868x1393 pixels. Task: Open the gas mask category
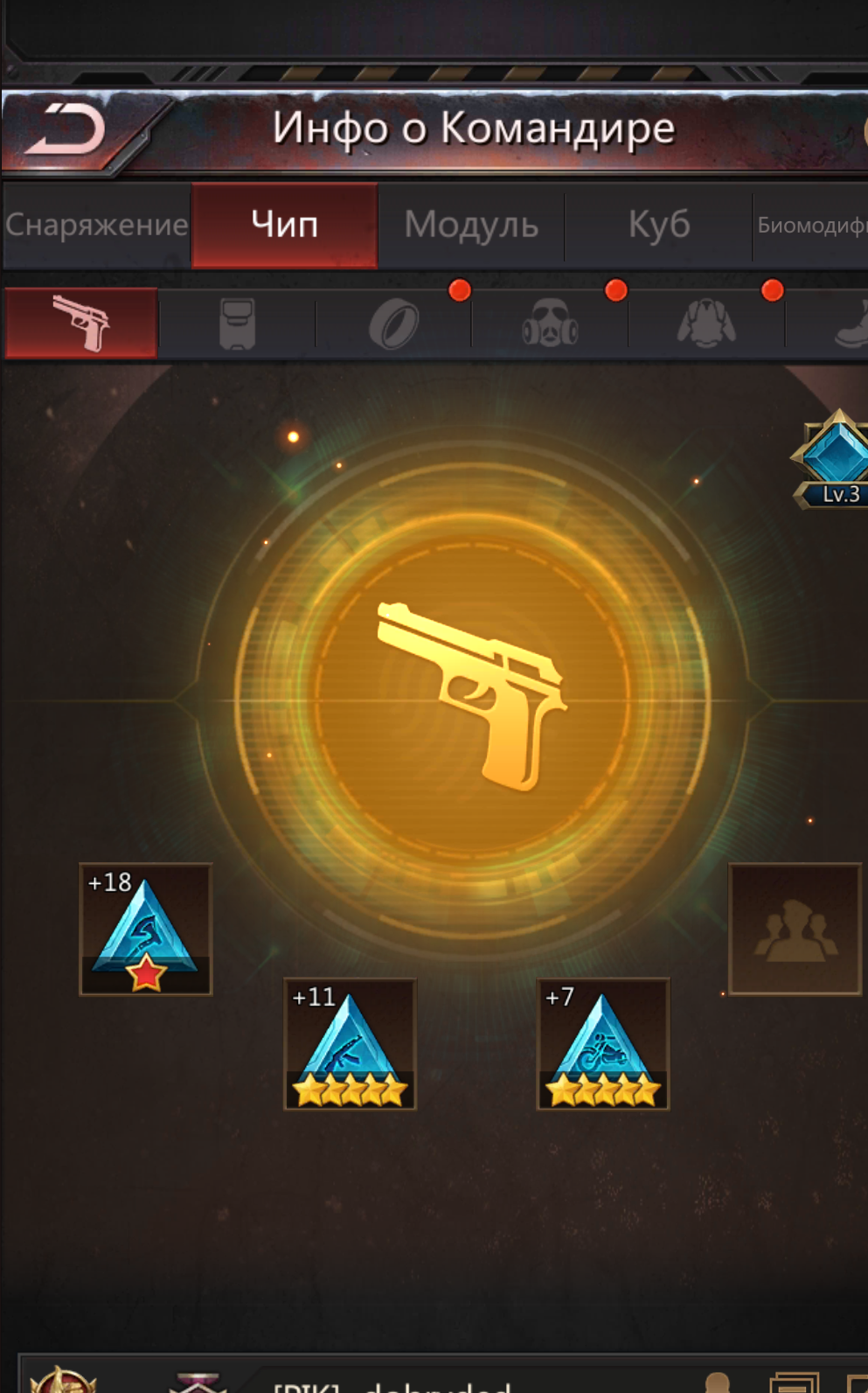tap(550, 324)
